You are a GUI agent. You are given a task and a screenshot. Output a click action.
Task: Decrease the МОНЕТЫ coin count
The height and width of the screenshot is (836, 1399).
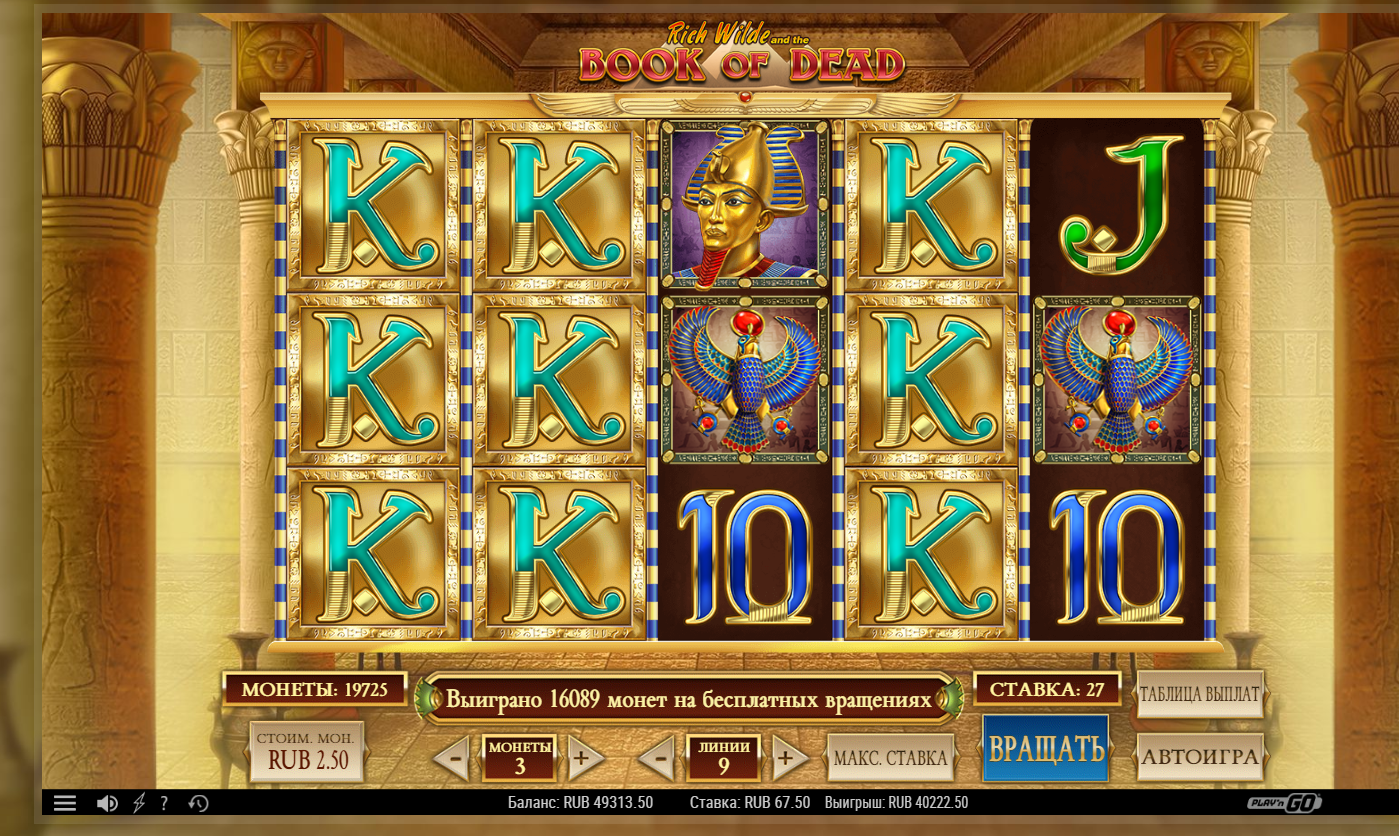[454, 759]
